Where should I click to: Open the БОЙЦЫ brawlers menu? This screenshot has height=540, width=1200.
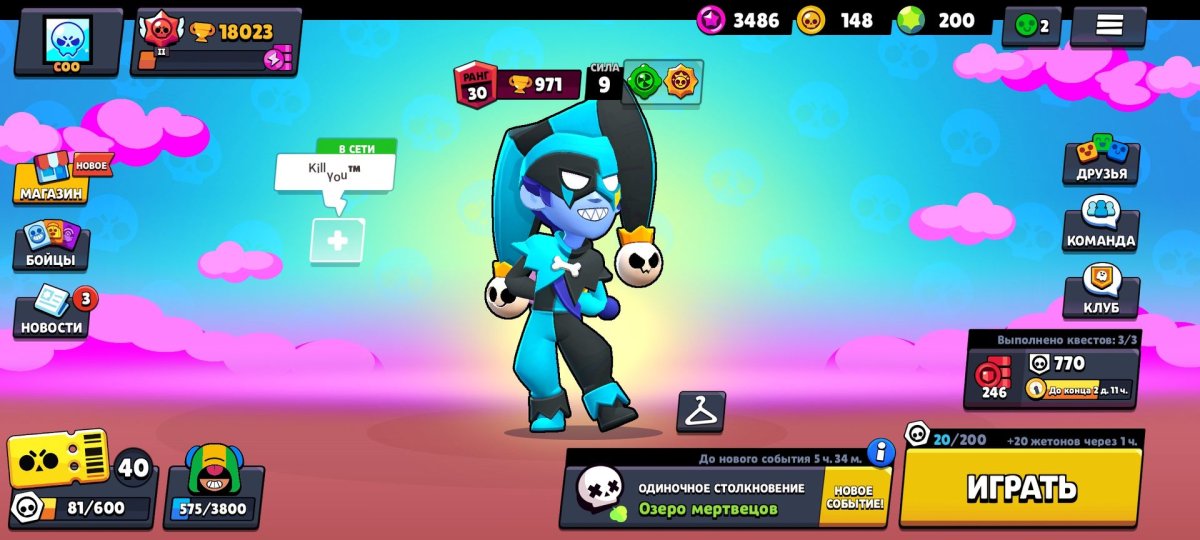(52, 246)
